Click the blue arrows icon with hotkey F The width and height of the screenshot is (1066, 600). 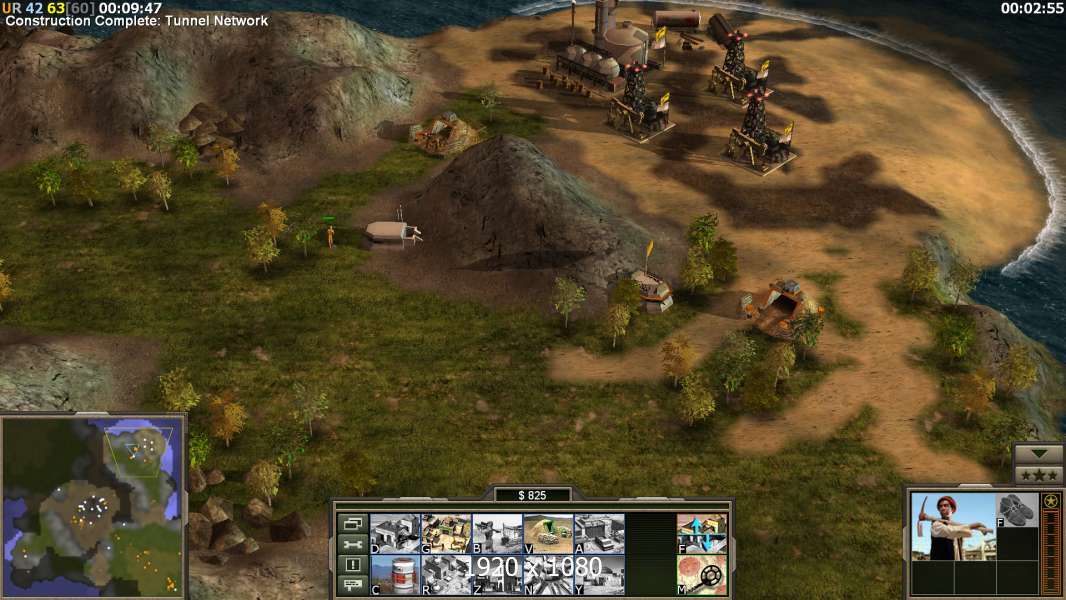coord(702,533)
